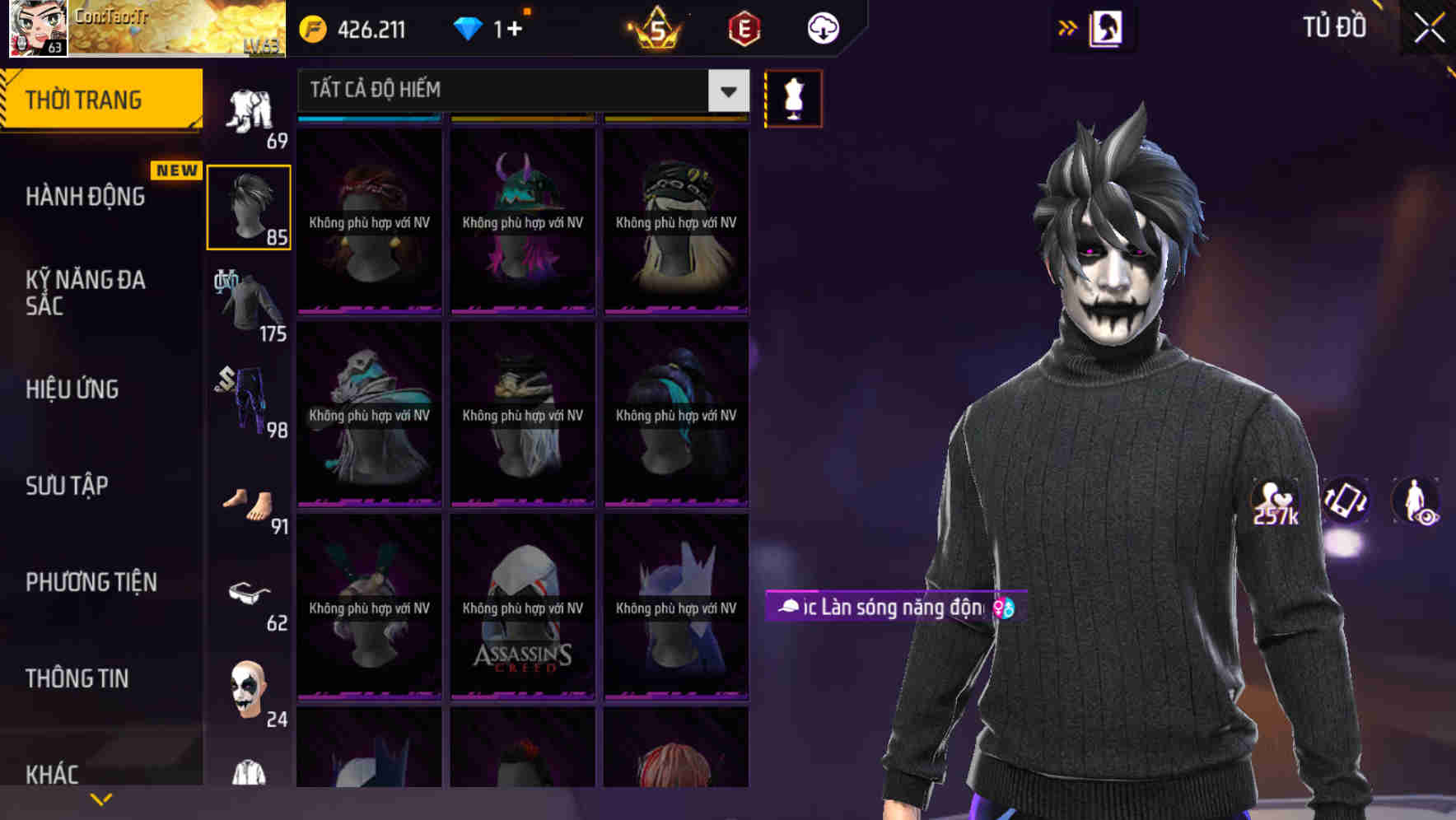Expand the double chevron near character portrait icon
This screenshot has width=1456, height=820.
[x=1068, y=27]
